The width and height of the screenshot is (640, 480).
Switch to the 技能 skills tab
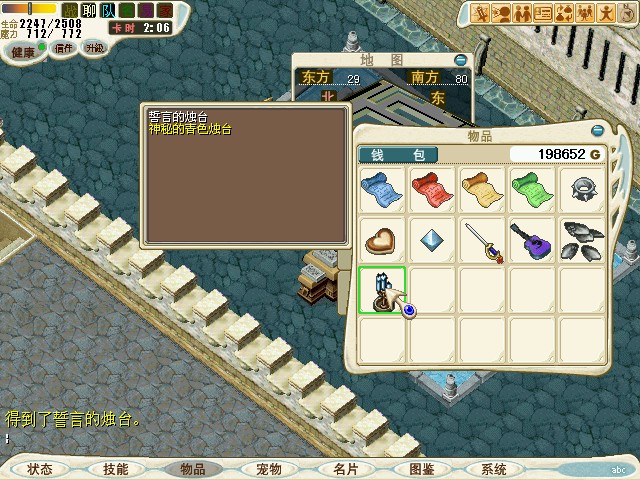click(115, 468)
